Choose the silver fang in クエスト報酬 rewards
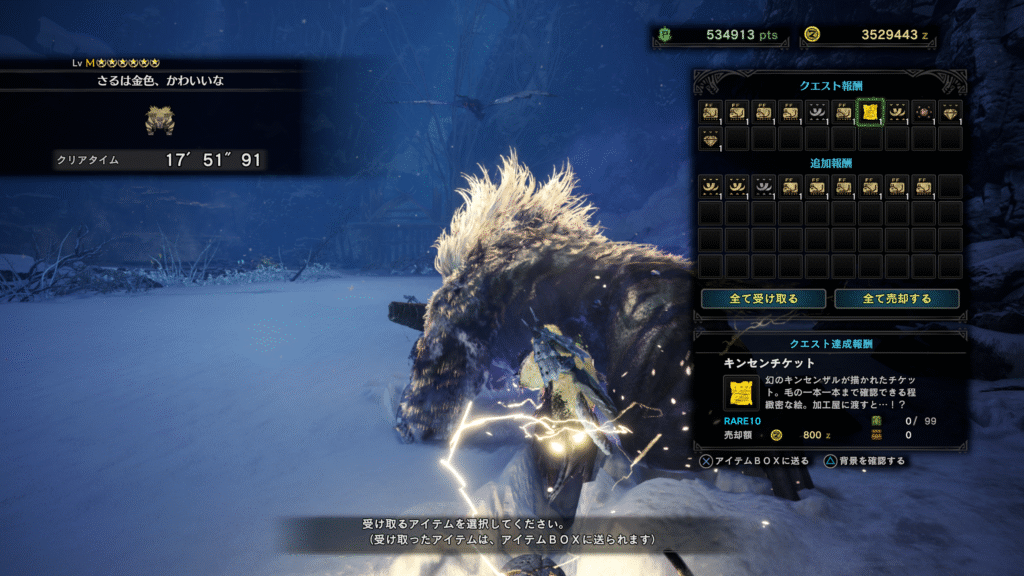 [817, 112]
